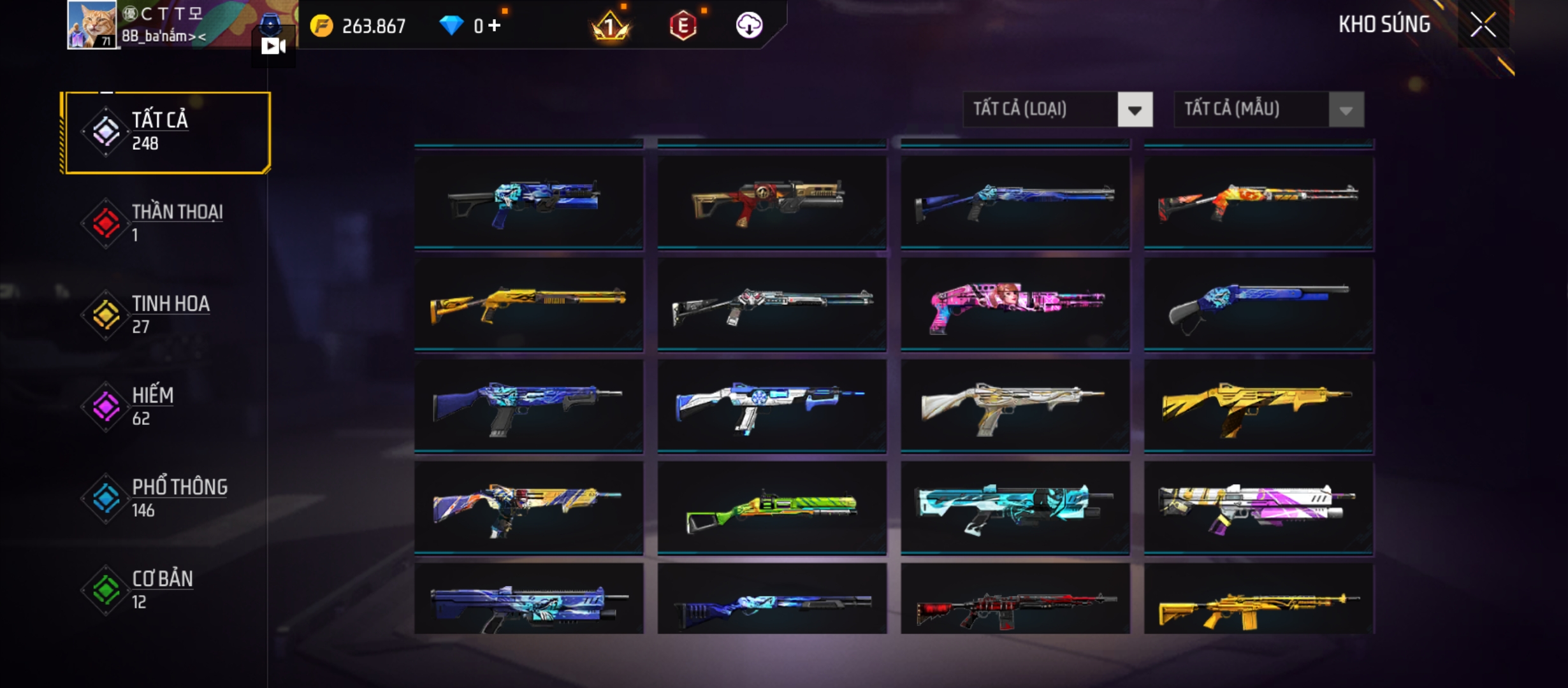Select the Tất Cả category tab
The image size is (1568, 688).
click(x=167, y=132)
